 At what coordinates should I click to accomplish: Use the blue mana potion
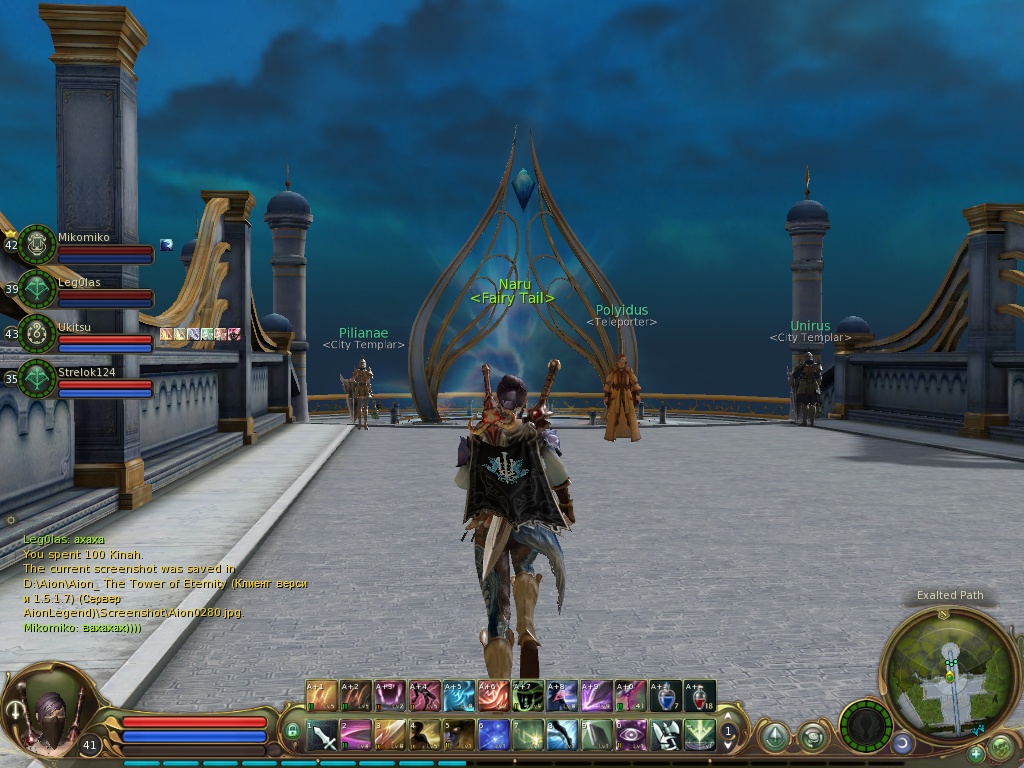[x=665, y=695]
